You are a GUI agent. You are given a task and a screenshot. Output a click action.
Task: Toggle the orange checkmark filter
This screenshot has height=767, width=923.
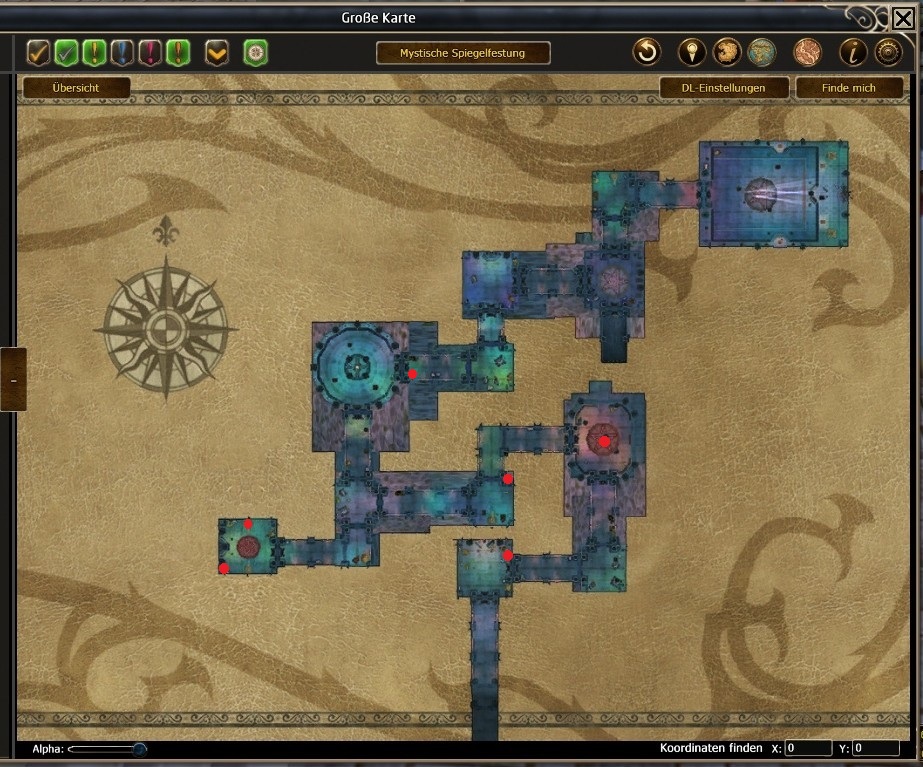click(39, 52)
